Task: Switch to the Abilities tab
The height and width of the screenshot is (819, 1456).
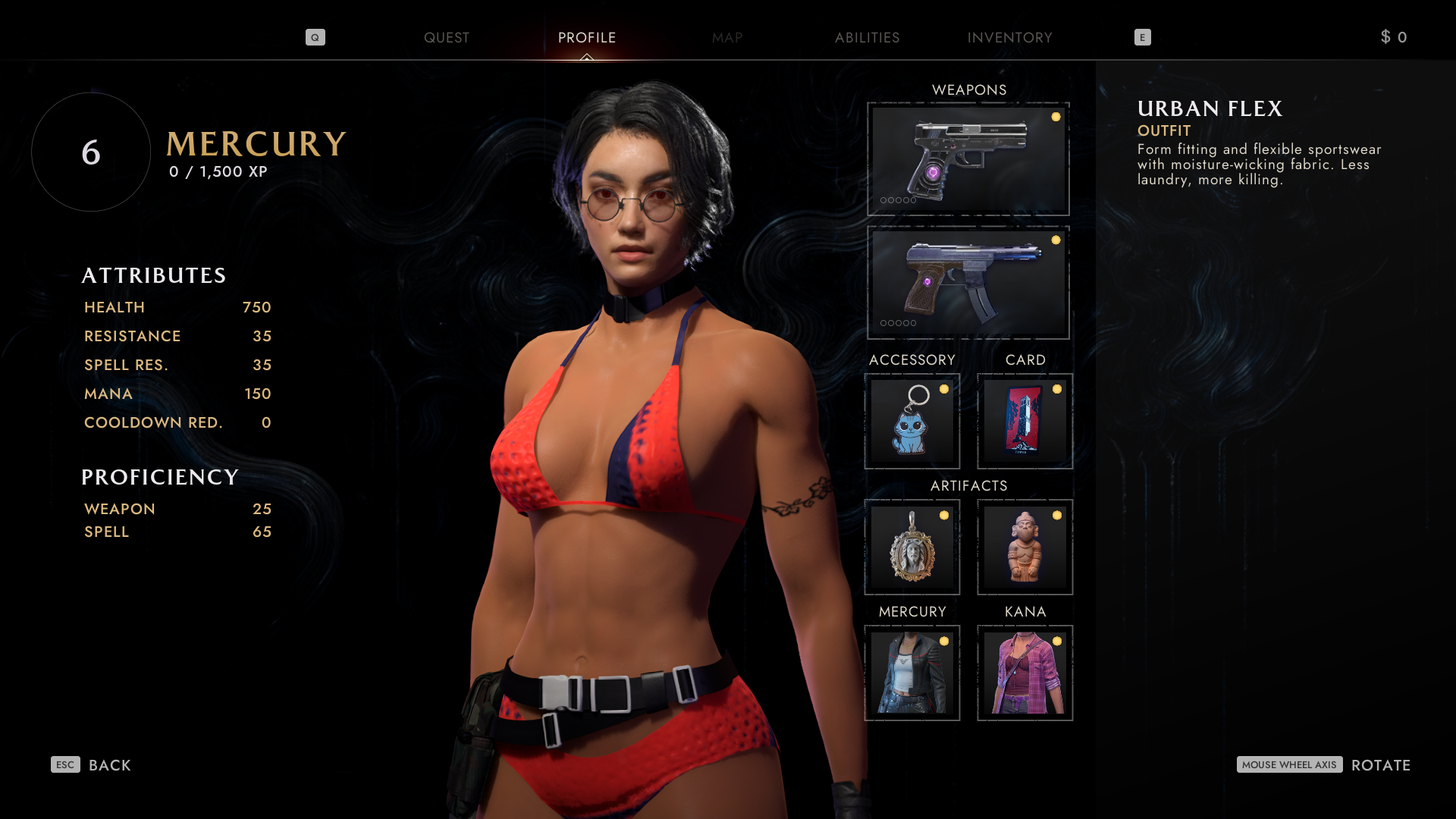Action: [x=867, y=38]
